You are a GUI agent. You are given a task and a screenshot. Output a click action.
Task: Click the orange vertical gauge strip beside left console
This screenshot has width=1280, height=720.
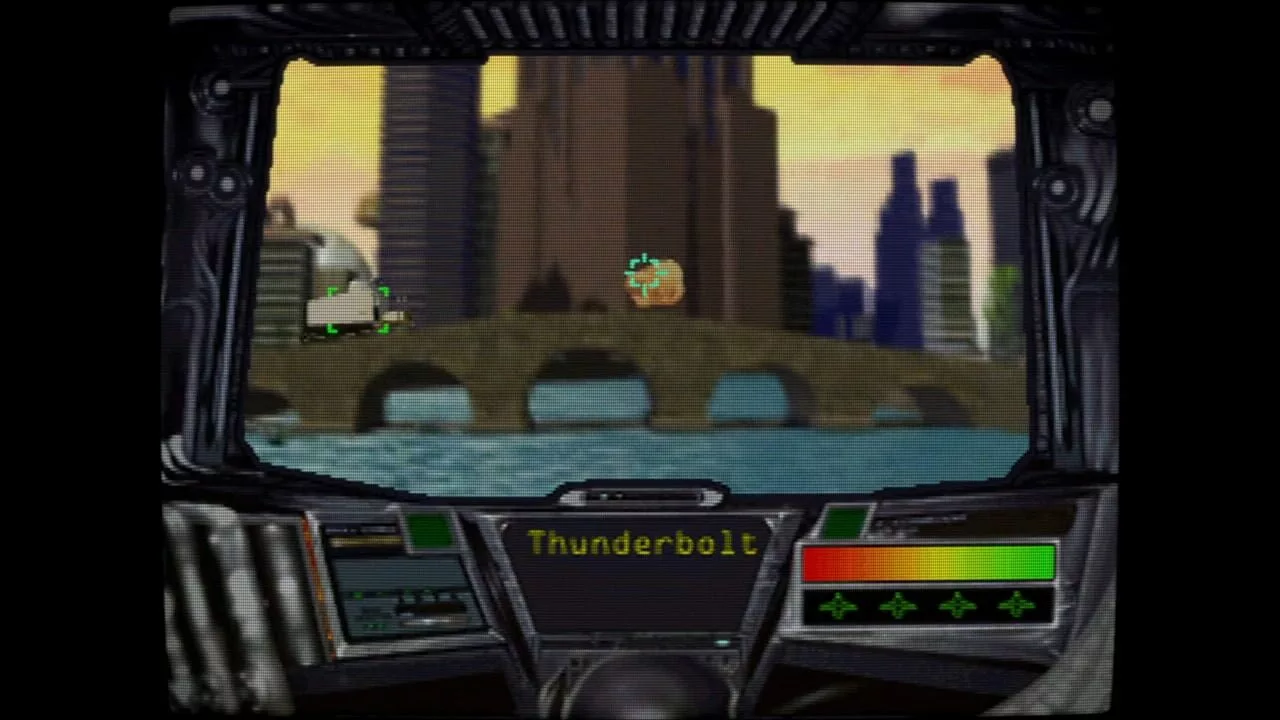tap(319, 578)
